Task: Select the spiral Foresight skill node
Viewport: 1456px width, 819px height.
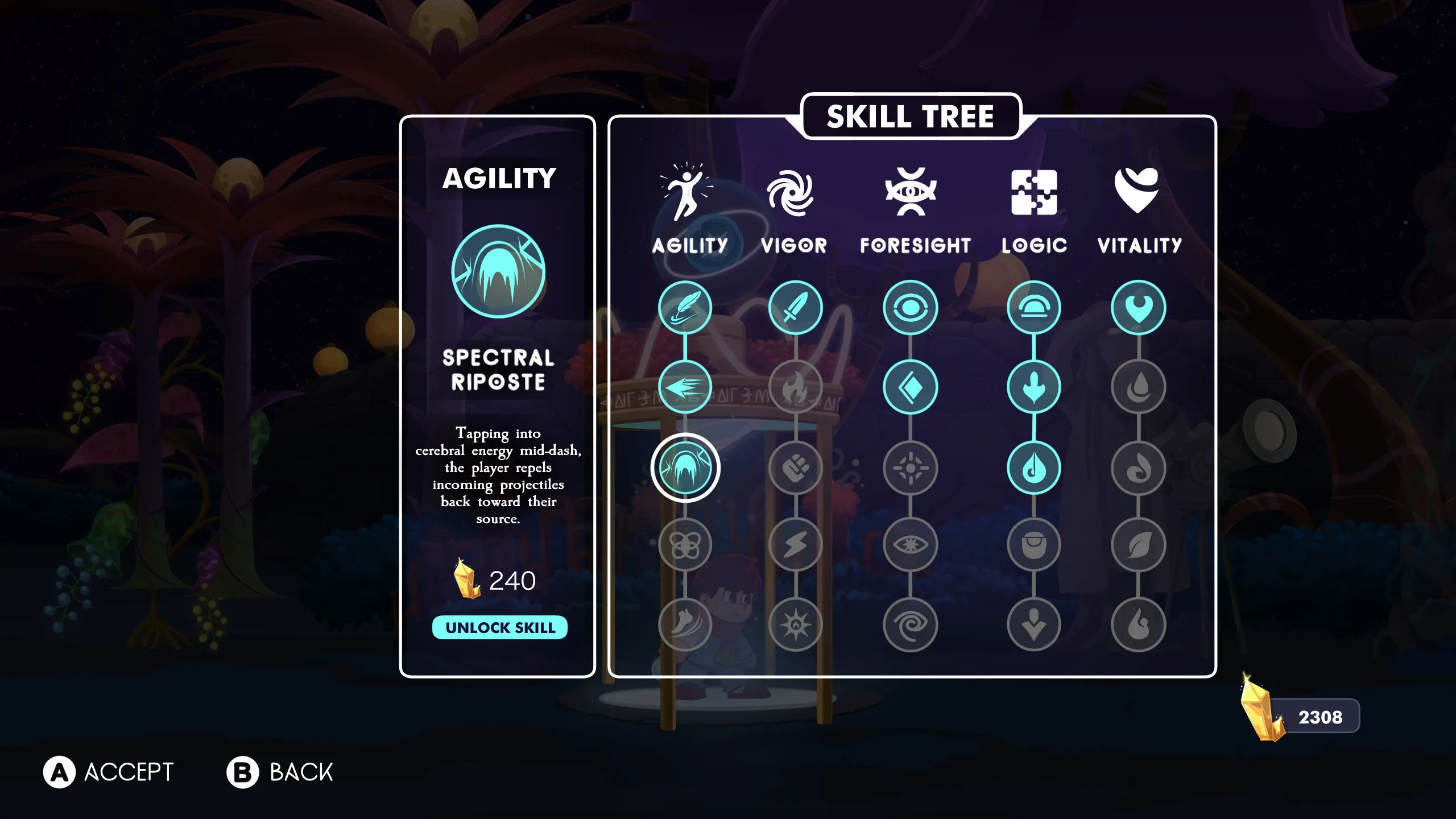Action: click(910, 624)
